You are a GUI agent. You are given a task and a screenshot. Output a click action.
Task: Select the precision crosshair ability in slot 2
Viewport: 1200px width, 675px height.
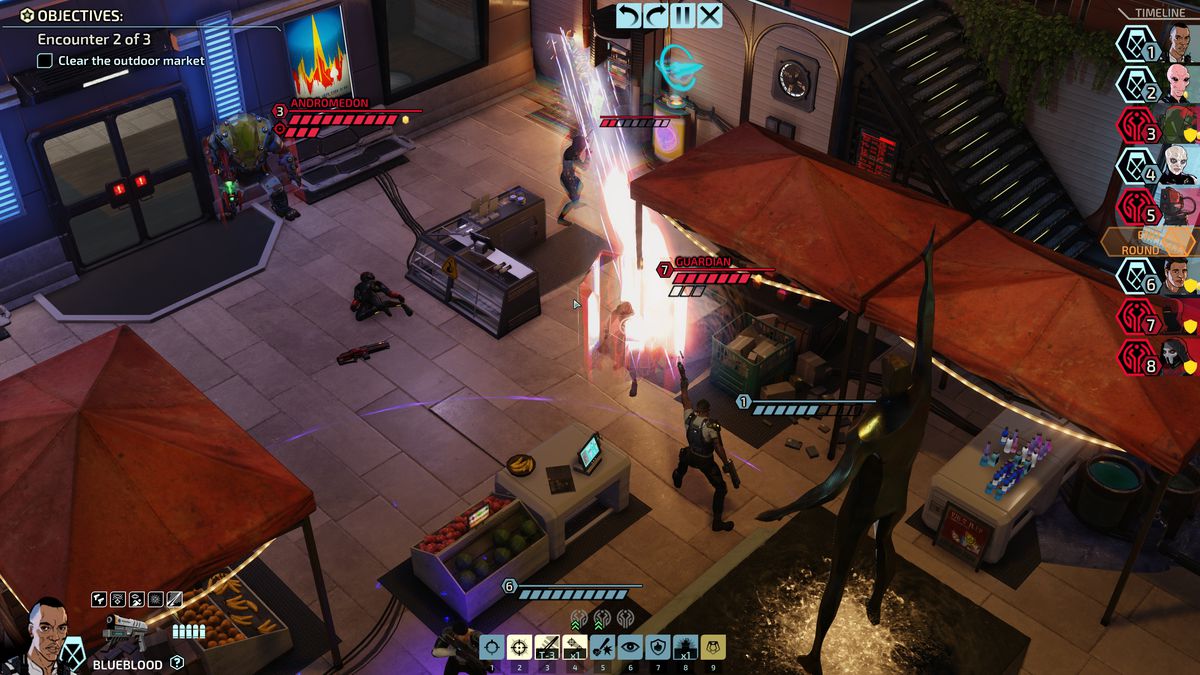pyautogui.click(x=519, y=647)
